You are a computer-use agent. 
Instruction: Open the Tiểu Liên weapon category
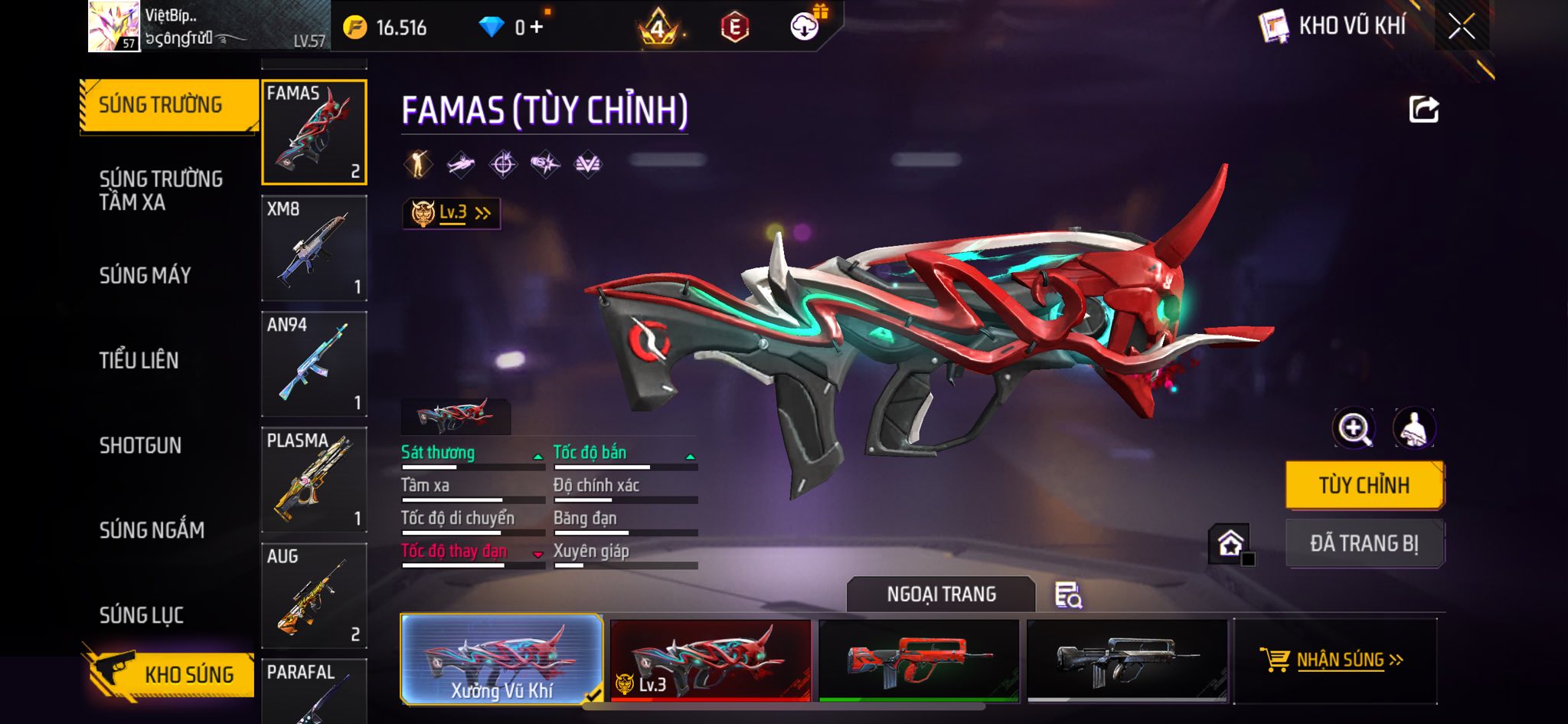(x=139, y=360)
